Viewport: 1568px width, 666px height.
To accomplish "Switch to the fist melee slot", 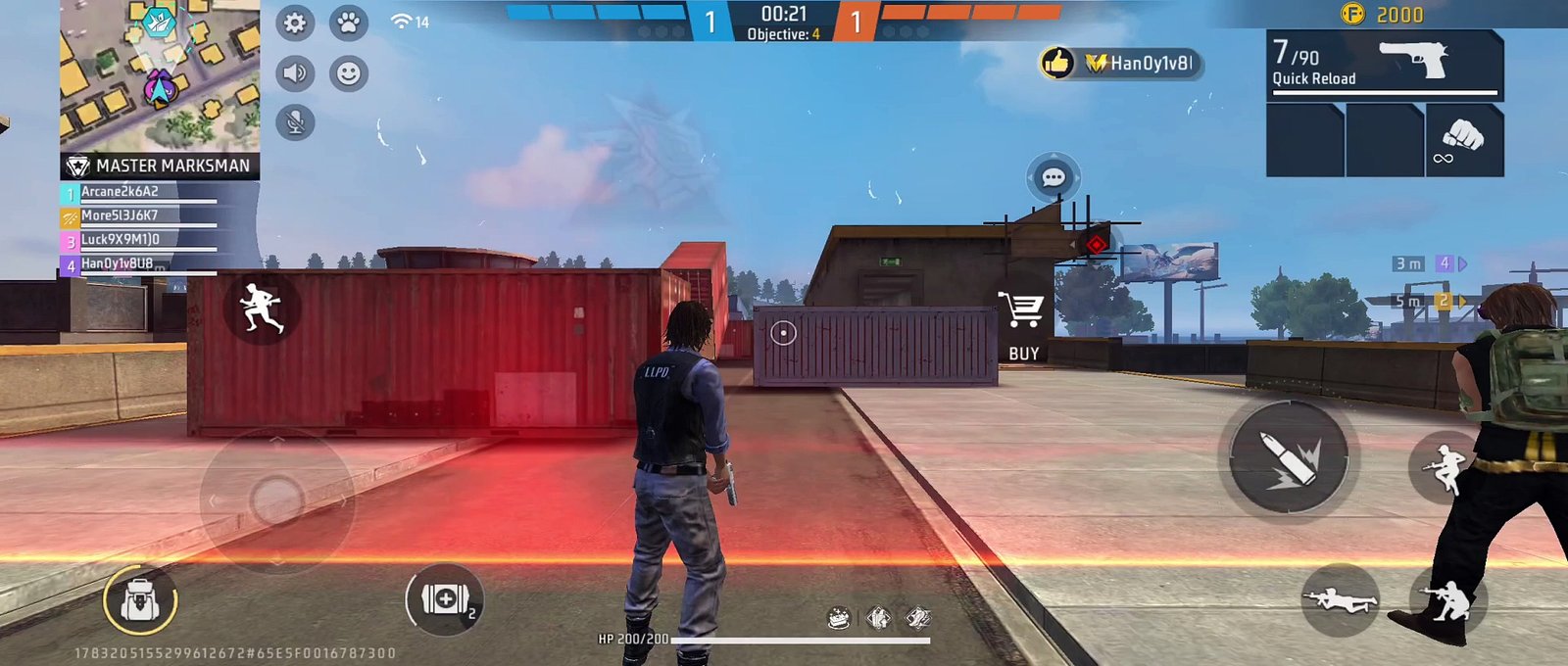I will (1463, 140).
